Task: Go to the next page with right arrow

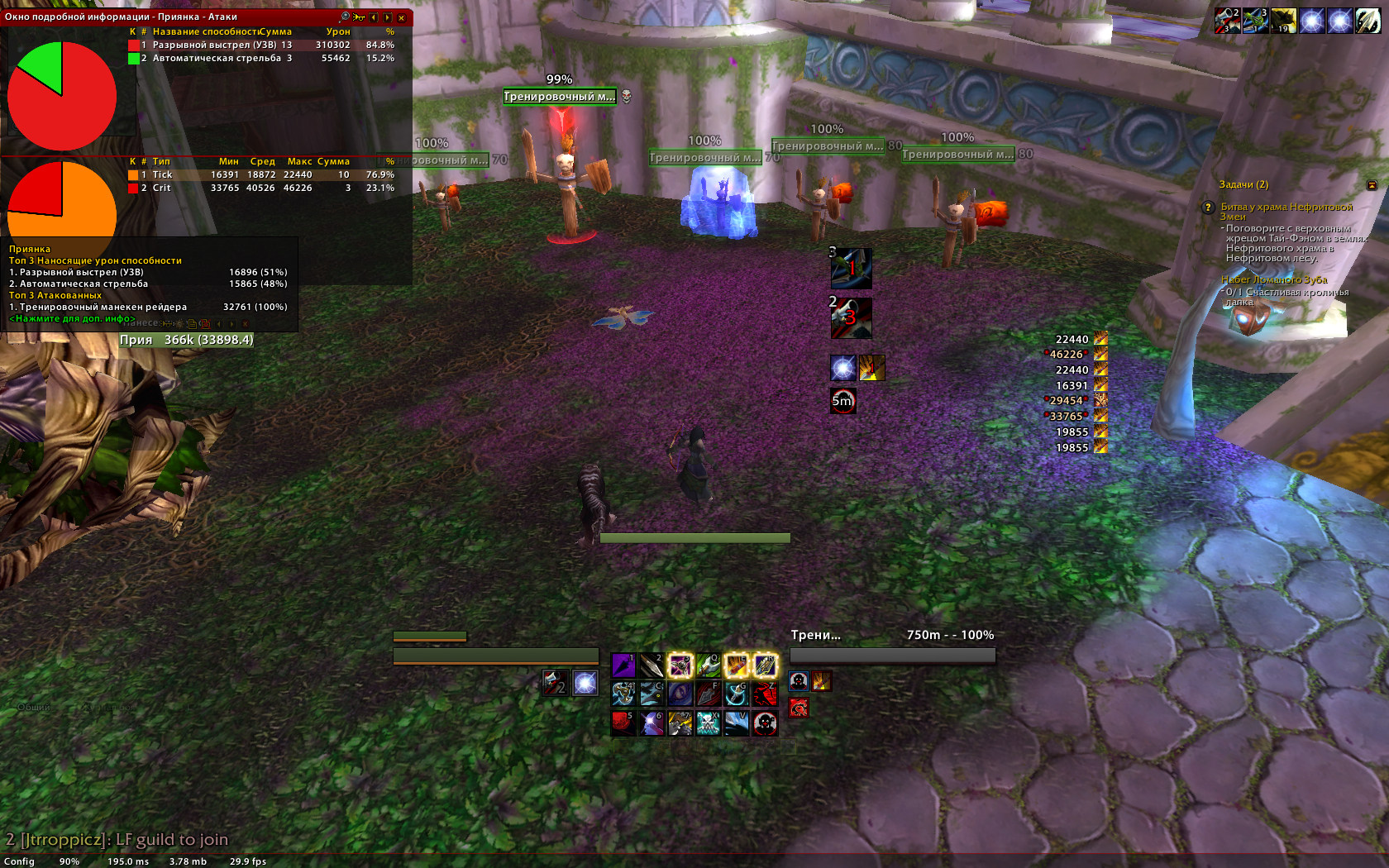Action: pyautogui.click(x=388, y=17)
